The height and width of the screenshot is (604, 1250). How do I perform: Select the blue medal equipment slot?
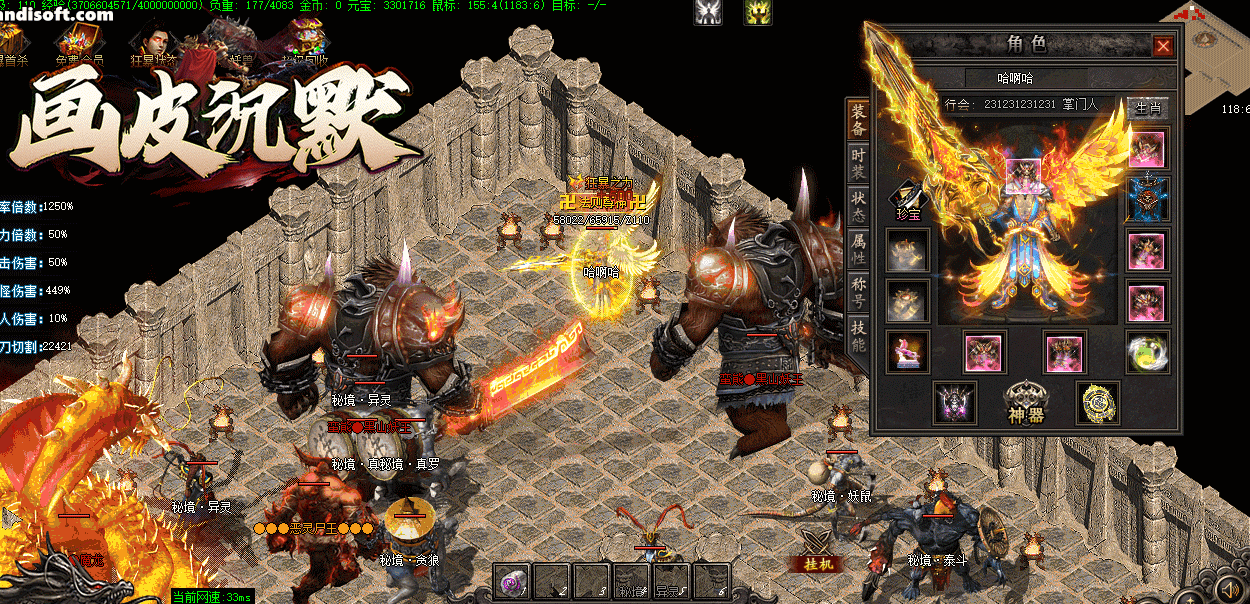[x=1147, y=199]
